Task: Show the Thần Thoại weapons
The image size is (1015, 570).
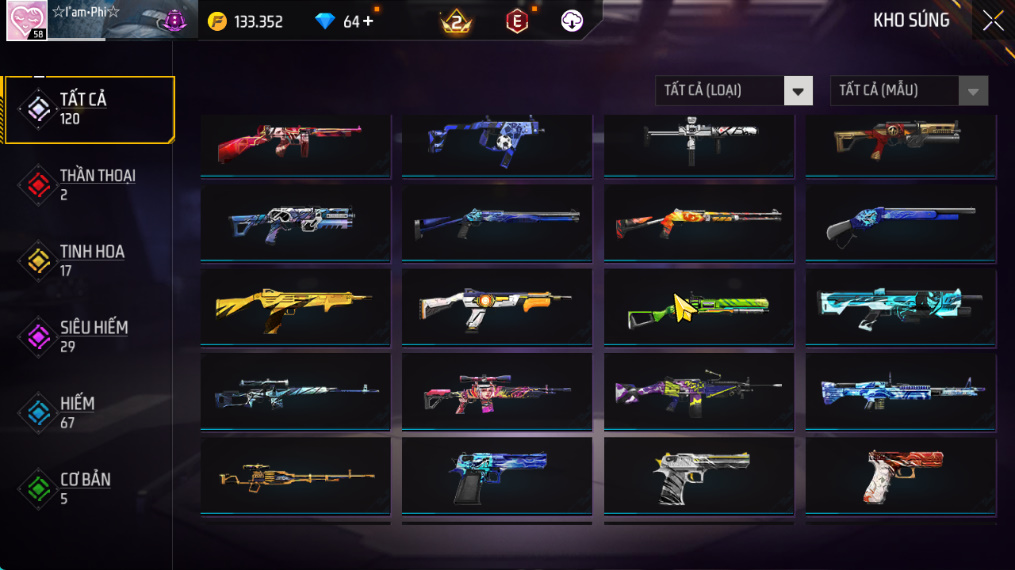Action: tap(88, 184)
